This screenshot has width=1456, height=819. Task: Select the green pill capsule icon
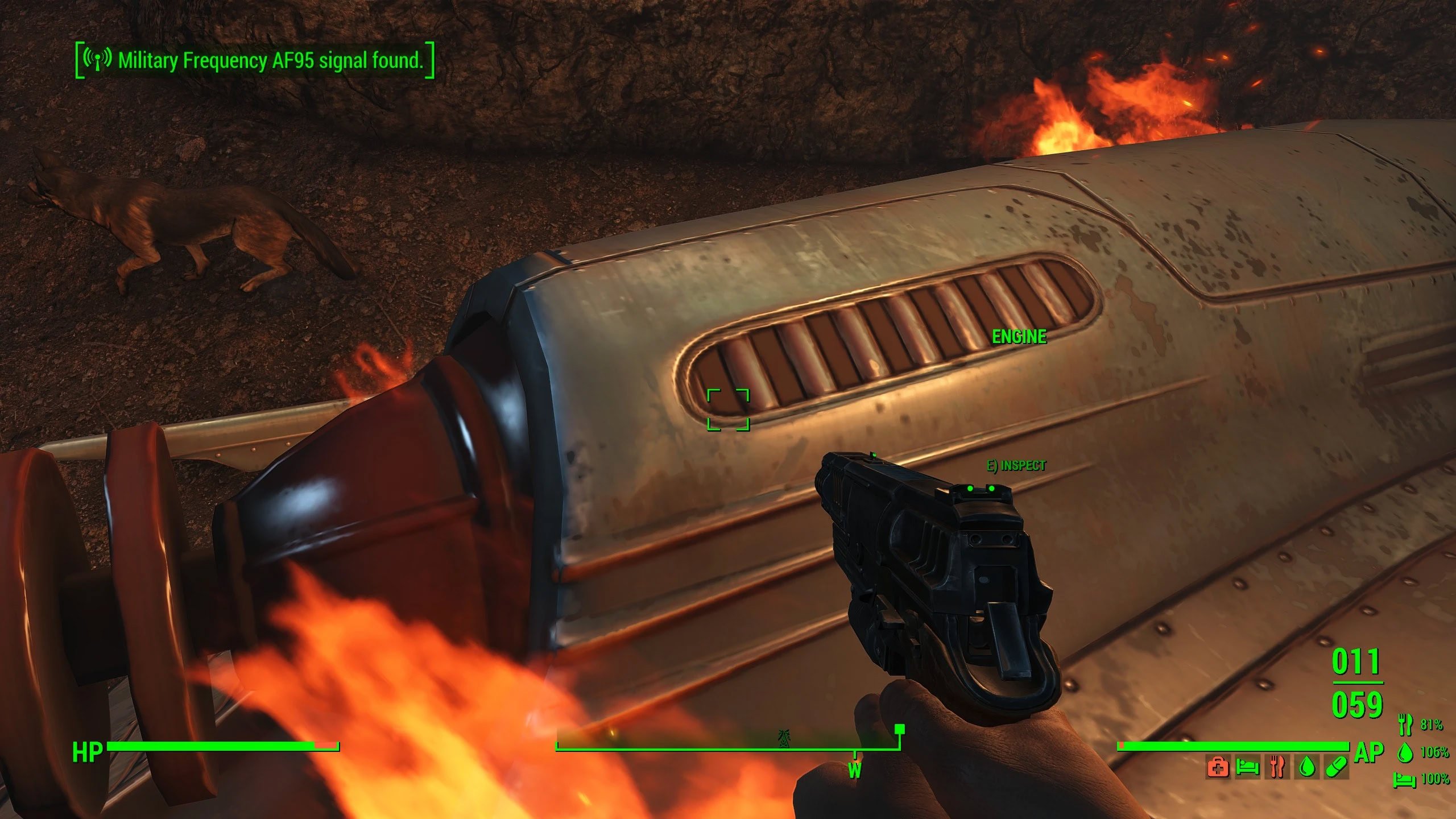pos(1337,768)
